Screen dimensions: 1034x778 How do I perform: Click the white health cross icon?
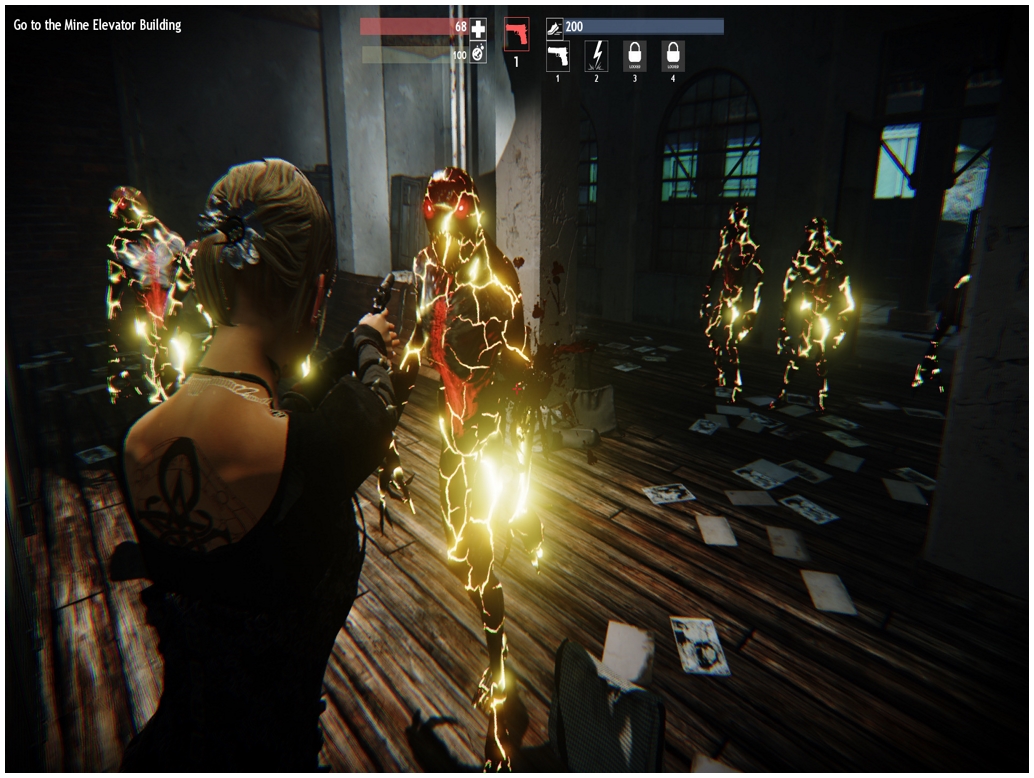click(x=479, y=28)
